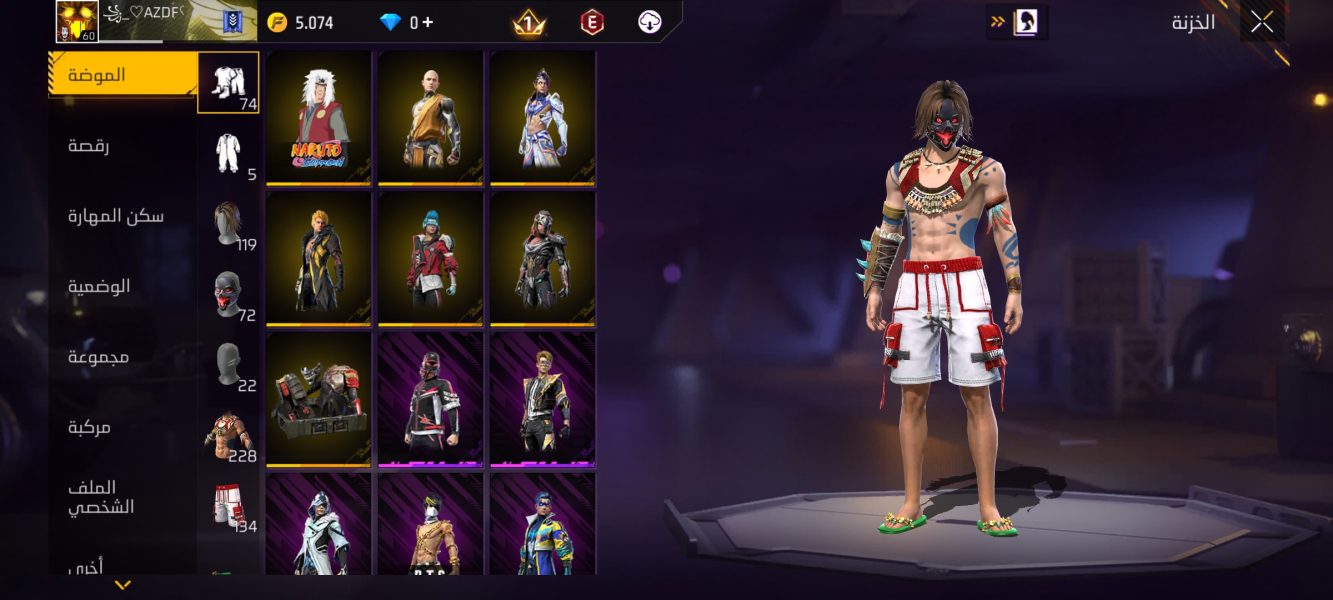
Task: Expand the category list down arrow
Action: tap(122, 585)
